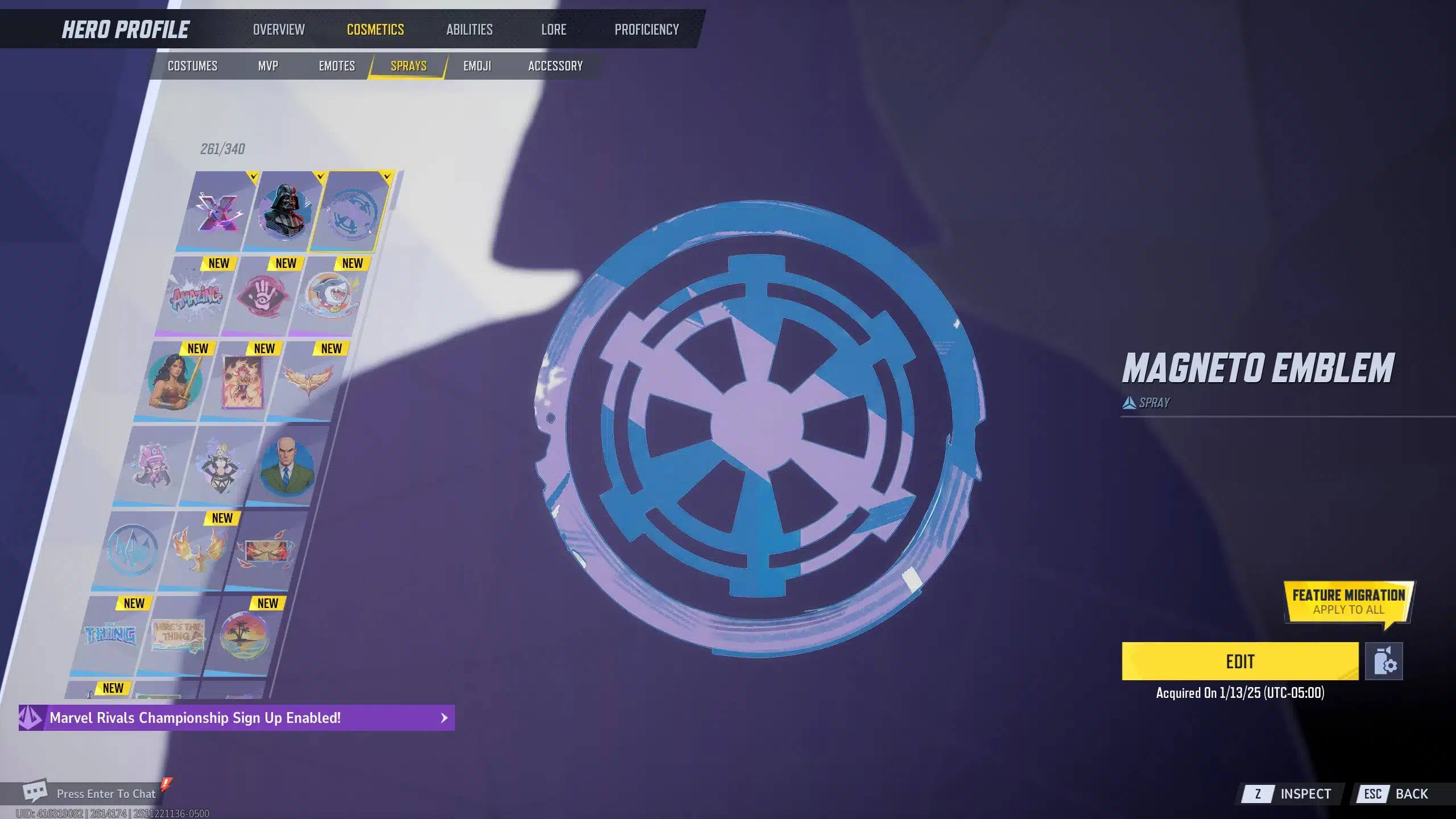Select the Darth Vader spray thumbnail

[x=284, y=212]
